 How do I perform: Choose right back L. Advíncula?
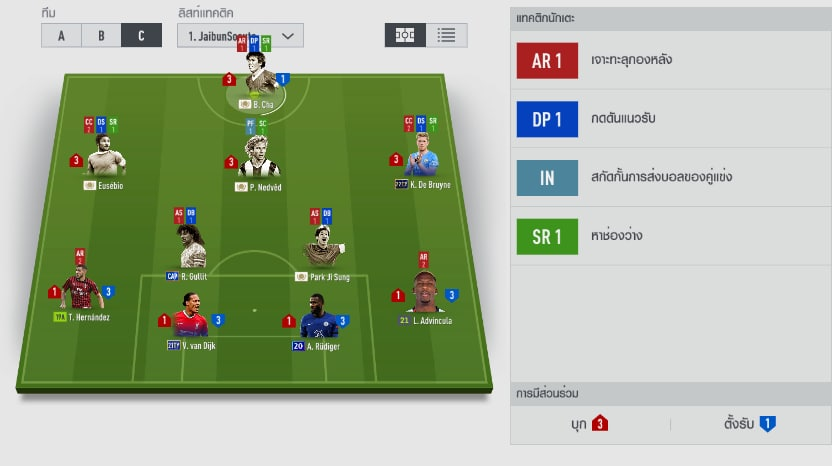click(424, 293)
